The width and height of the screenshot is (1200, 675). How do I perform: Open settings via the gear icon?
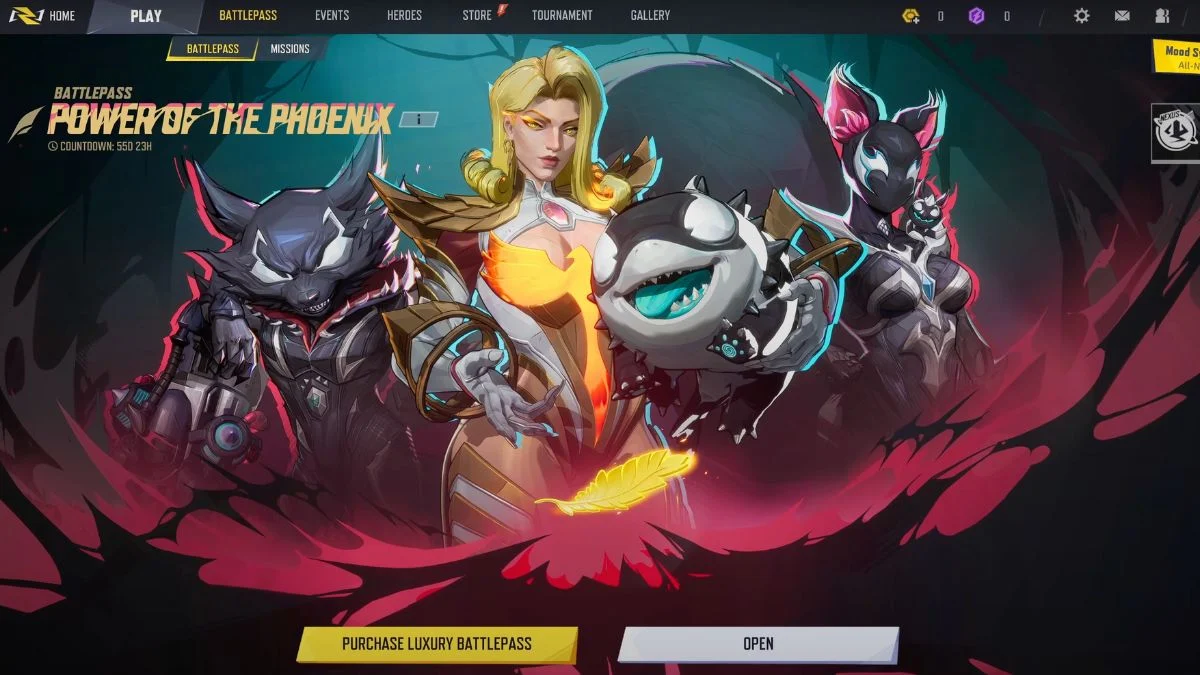pos(1081,16)
